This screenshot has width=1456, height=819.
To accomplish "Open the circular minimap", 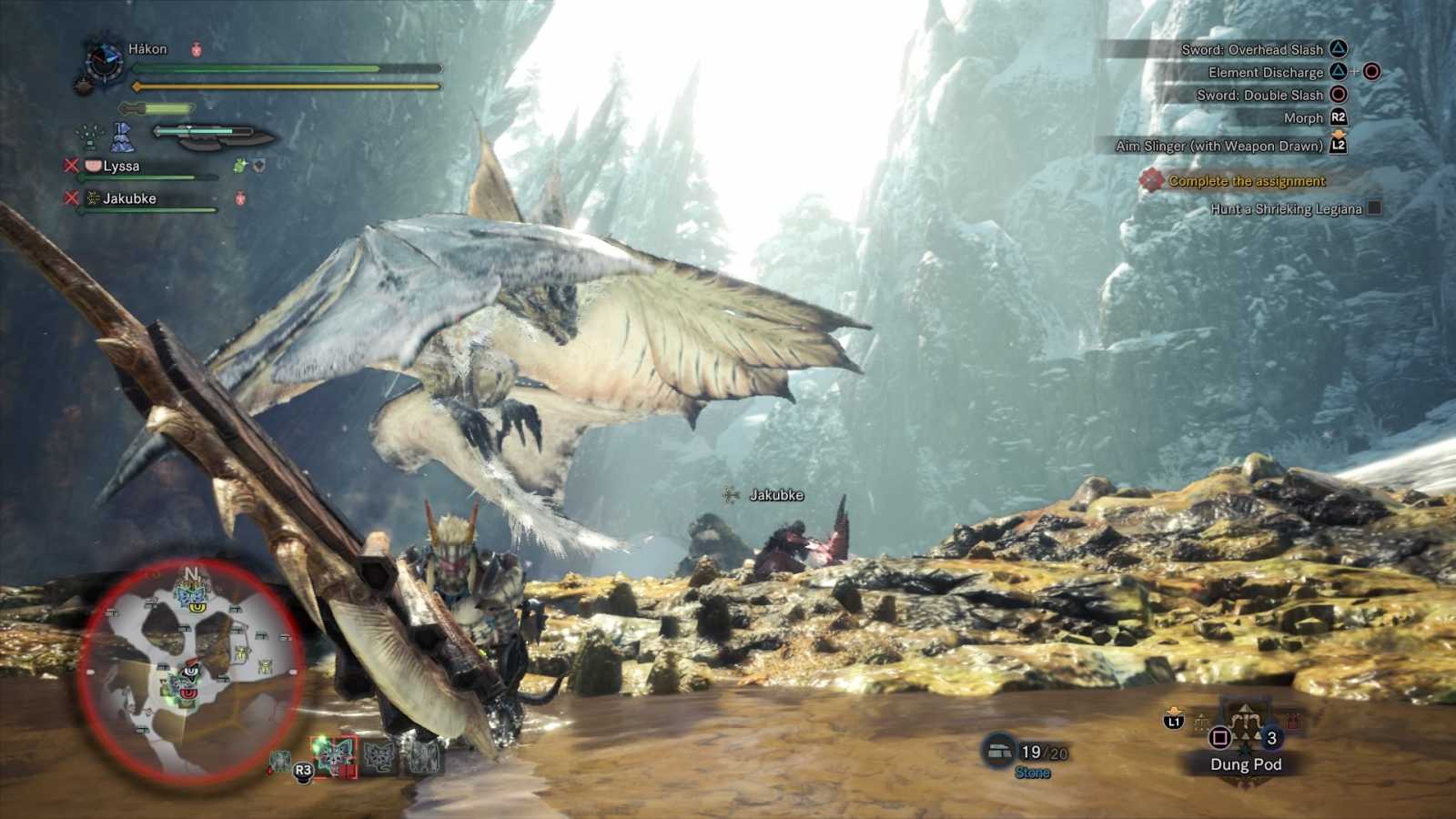I will [189, 672].
